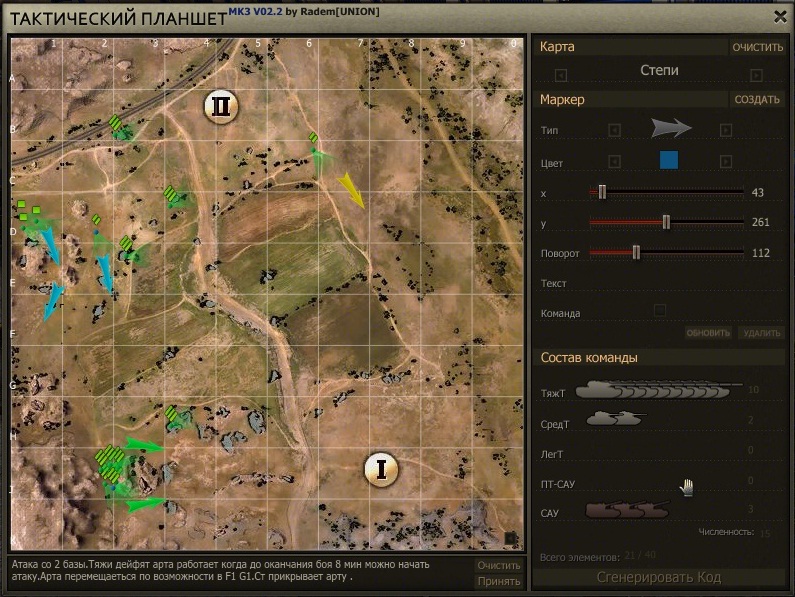This screenshot has height=597, width=795.
Task: Delete the marker with УДАЛИТЬ
Action: click(x=761, y=333)
